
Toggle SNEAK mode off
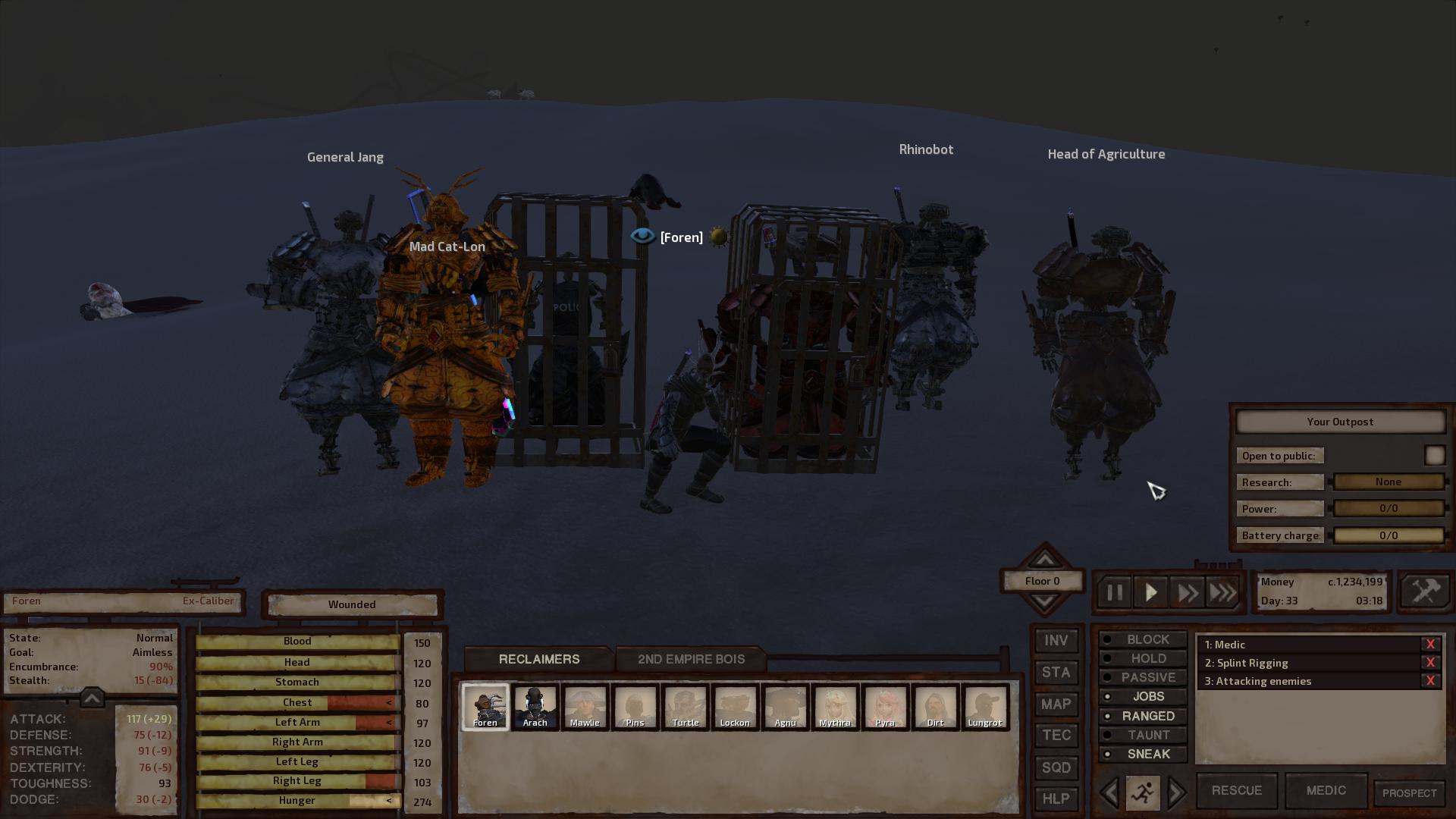1143,754
